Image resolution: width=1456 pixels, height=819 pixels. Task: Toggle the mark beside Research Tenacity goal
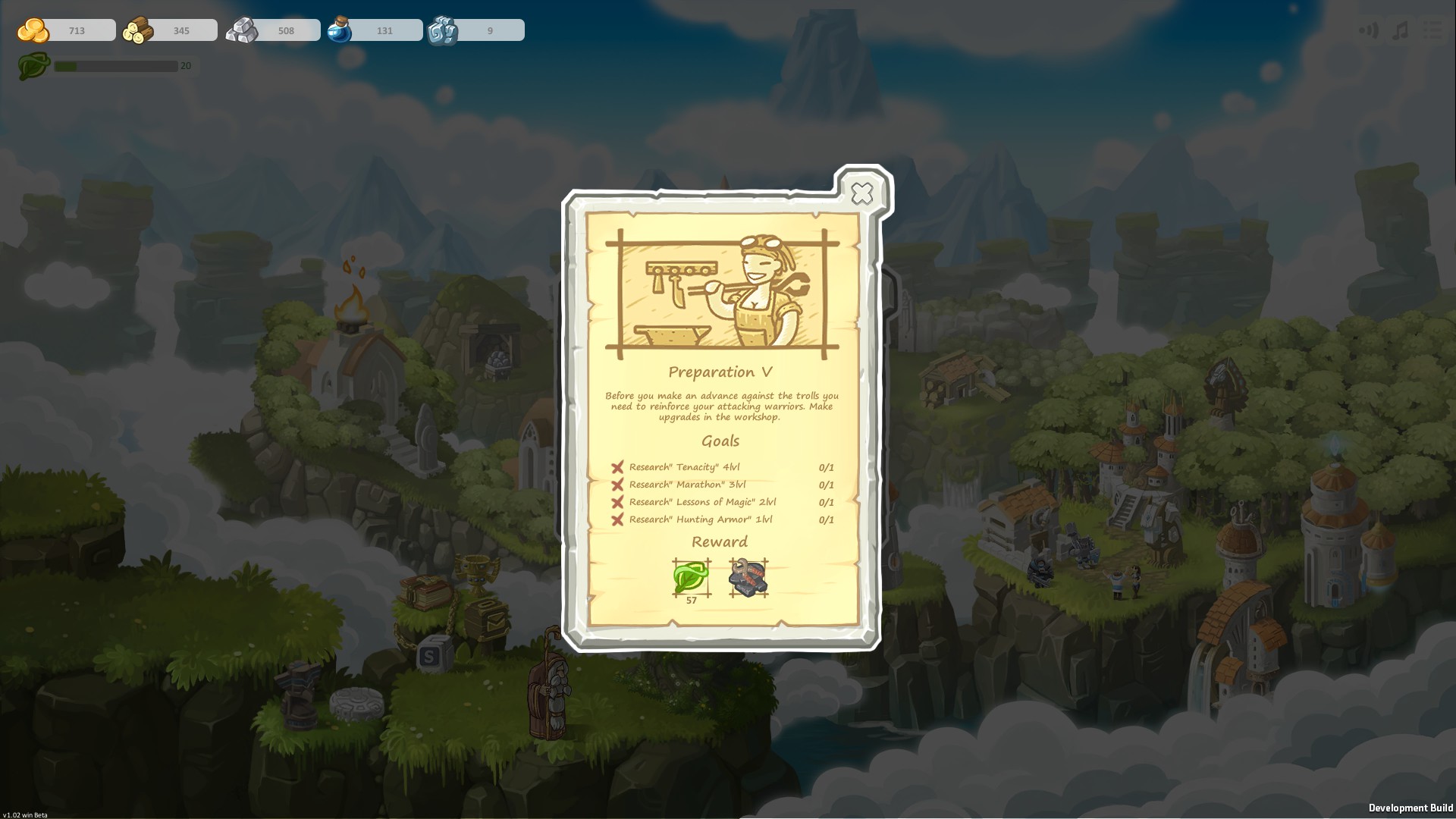[x=617, y=467]
